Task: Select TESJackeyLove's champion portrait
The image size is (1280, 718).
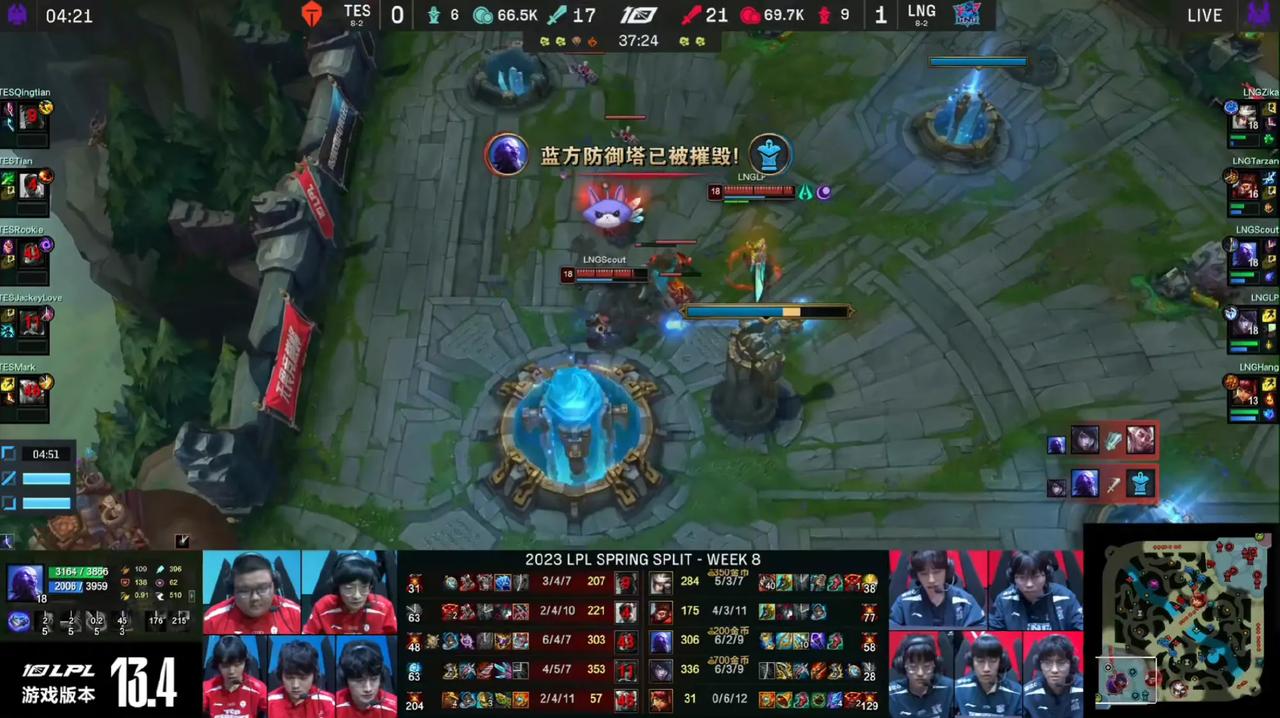Action: pos(31,322)
